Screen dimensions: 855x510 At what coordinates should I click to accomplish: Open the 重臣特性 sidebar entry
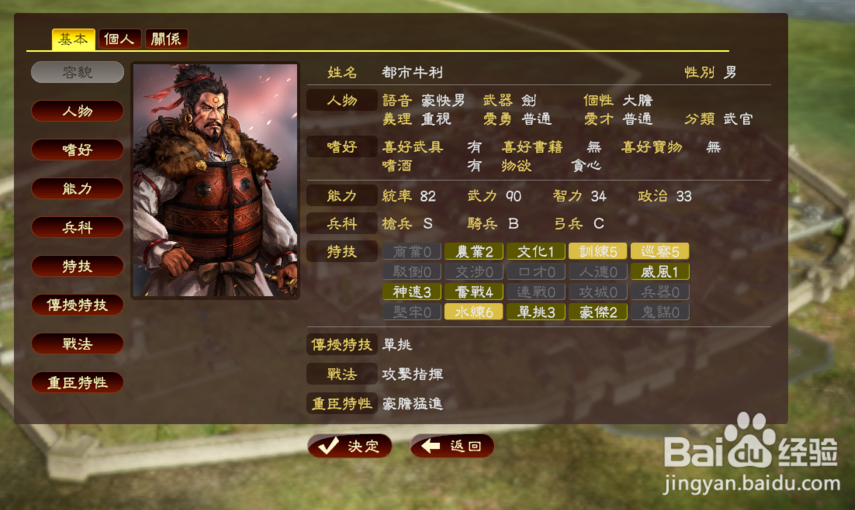(x=77, y=382)
